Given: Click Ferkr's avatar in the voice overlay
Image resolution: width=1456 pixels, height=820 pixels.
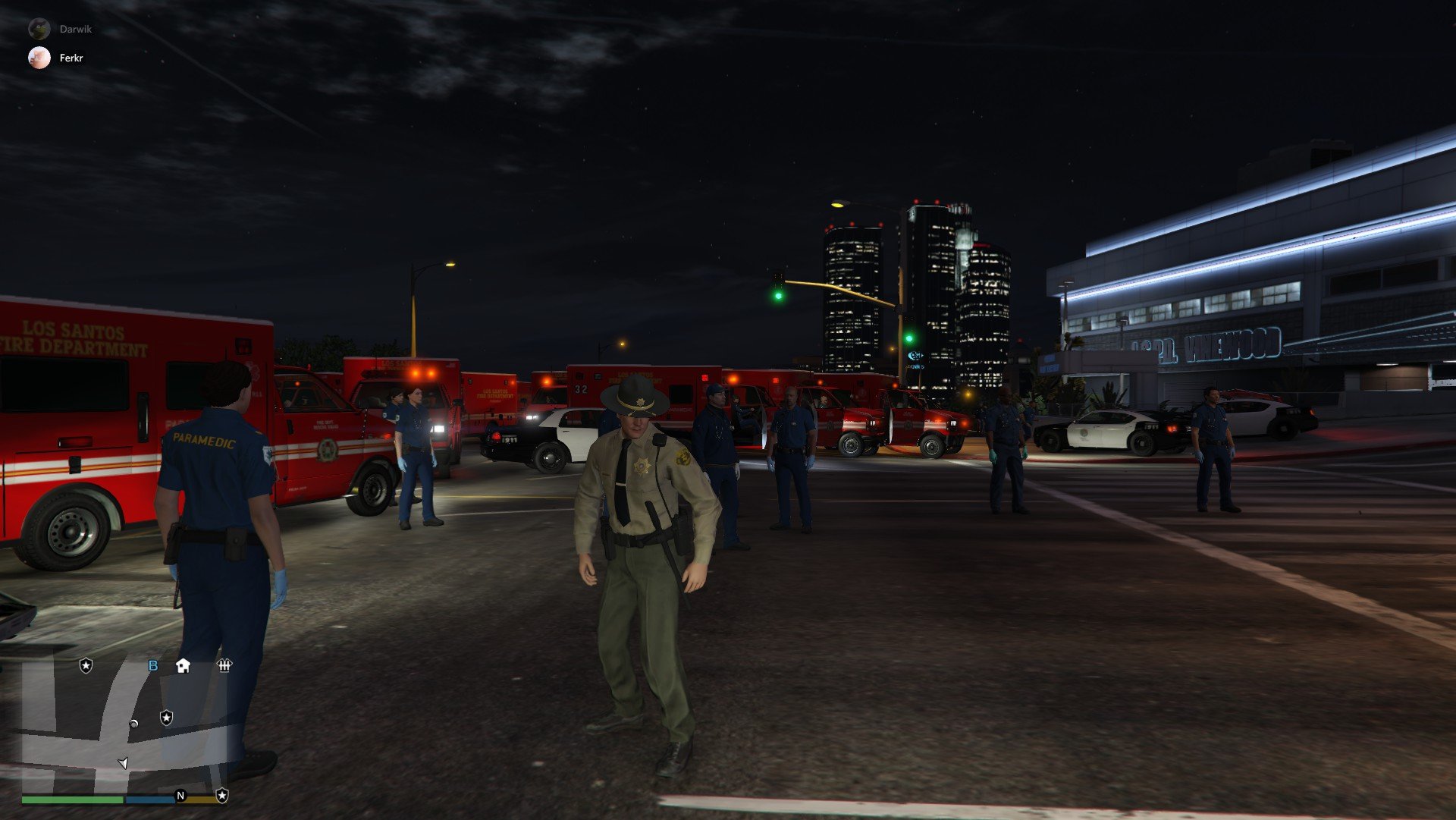Looking at the screenshot, I should pyautogui.click(x=39, y=58).
